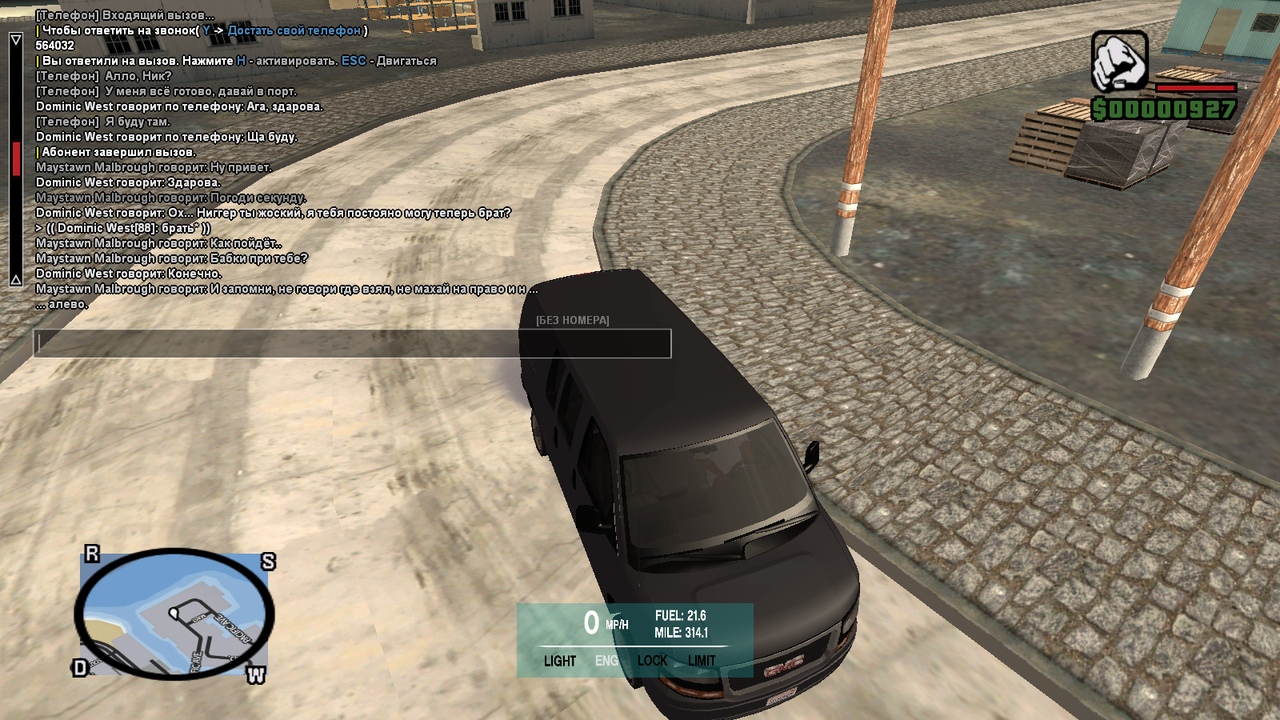Toggle the LOCK indicator on speedometer

[652, 661]
